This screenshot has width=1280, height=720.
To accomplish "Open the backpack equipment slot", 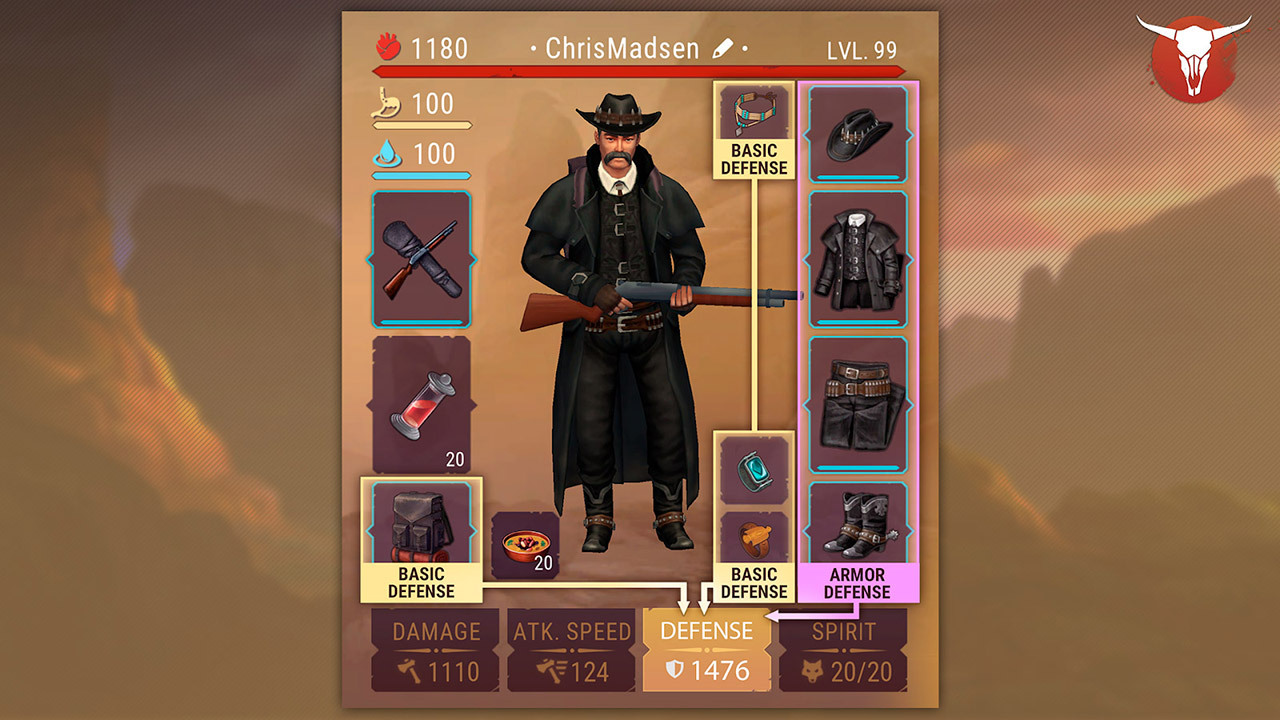I will pyautogui.click(x=421, y=522).
